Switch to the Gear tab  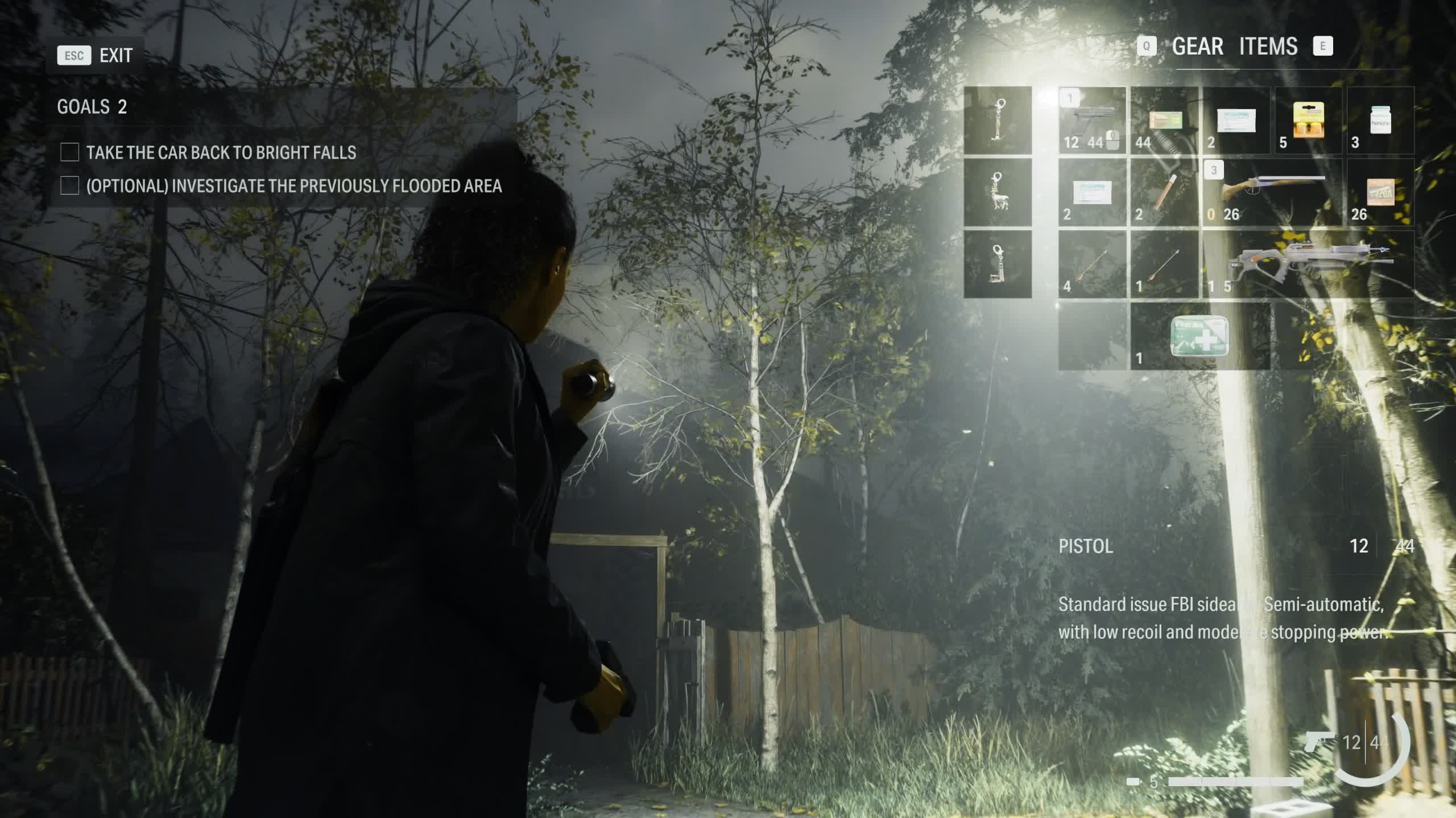tap(1197, 47)
